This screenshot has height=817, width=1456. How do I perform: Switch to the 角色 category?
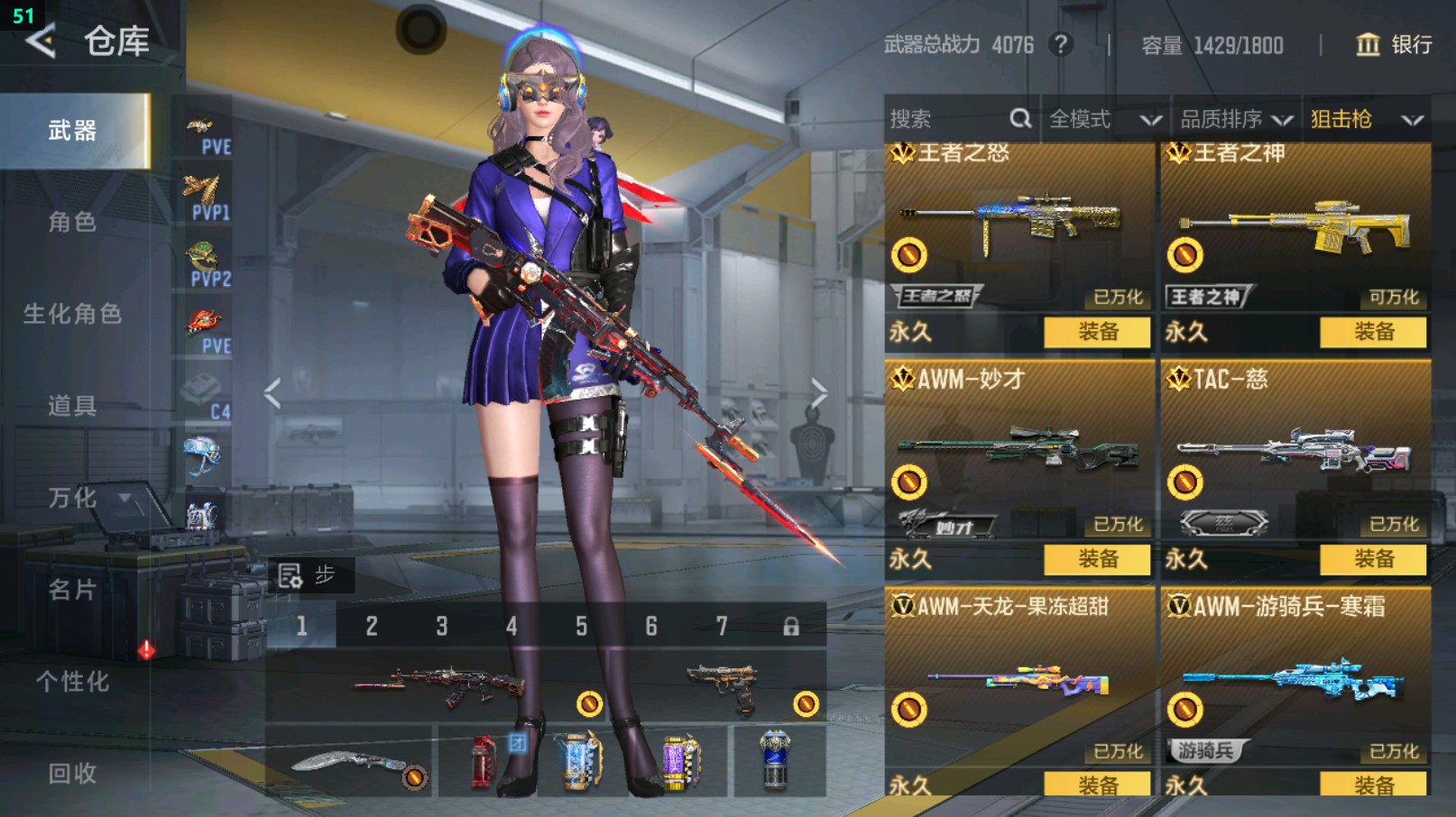point(72,222)
